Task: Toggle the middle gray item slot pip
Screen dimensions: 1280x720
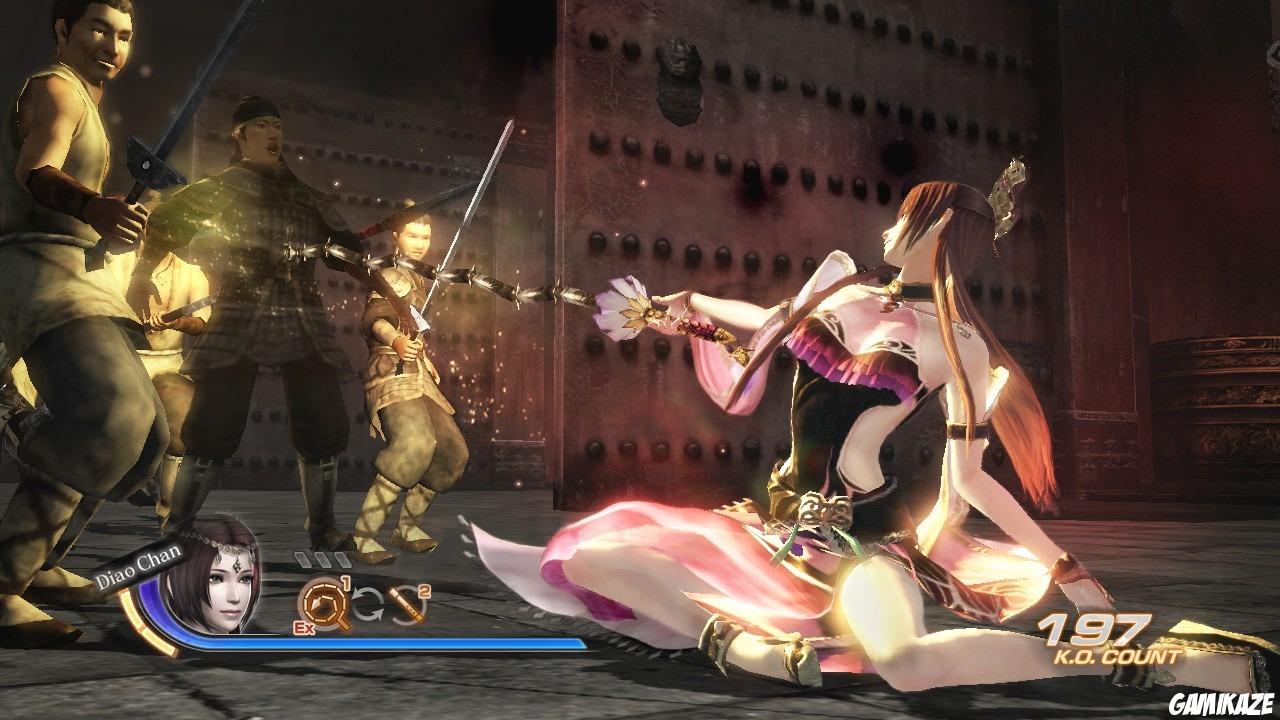Action: coord(324,559)
